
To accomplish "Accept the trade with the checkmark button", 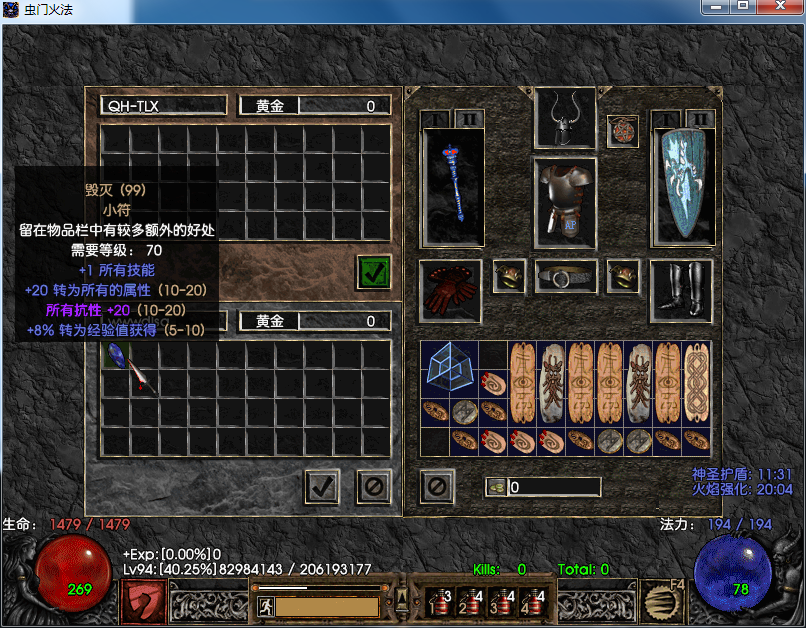I will tap(322, 487).
